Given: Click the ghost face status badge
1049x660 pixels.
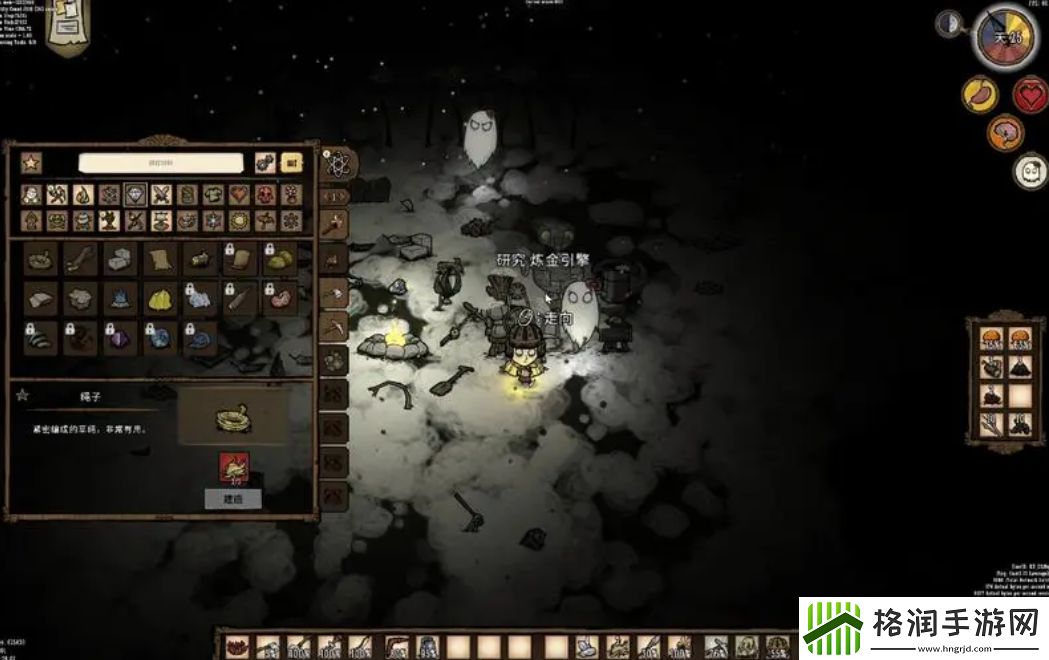Looking at the screenshot, I should point(1029,171).
